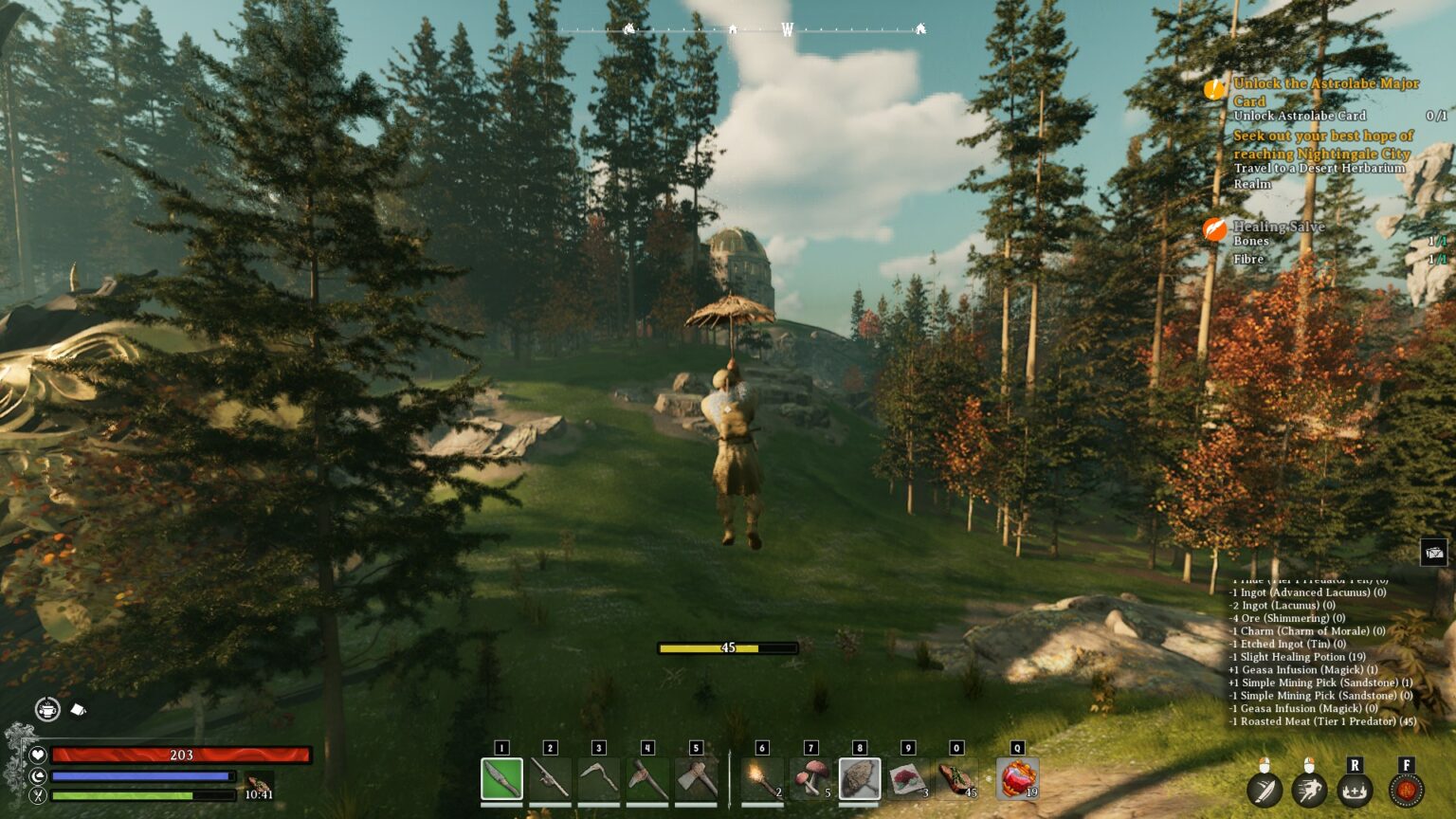Activate the blade attack ability icon
Image resolution: width=1456 pixels, height=819 pixels.
pos(1264,789)
